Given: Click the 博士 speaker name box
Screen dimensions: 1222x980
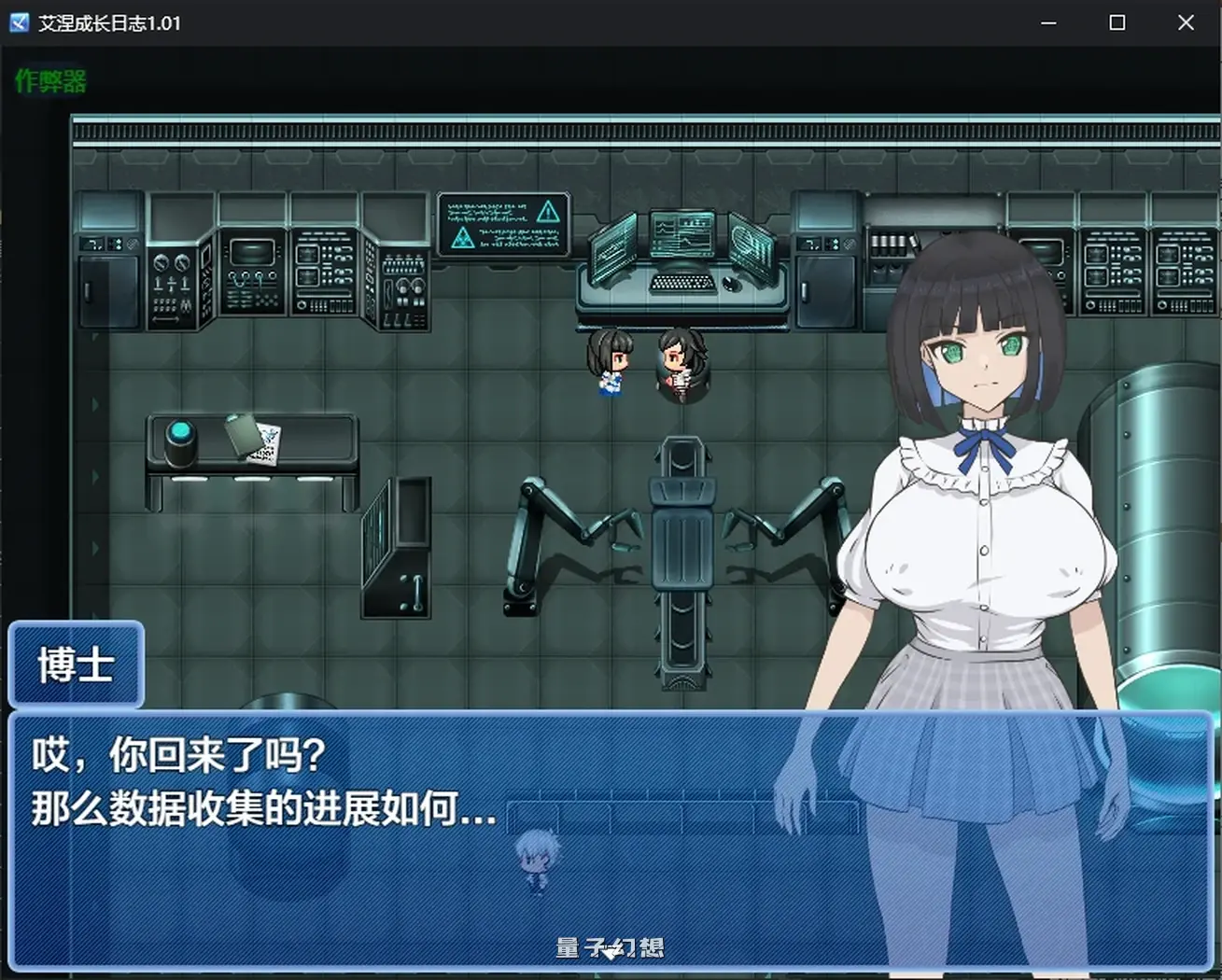Looking at the screenshot, I should click(x=77, y=665).
